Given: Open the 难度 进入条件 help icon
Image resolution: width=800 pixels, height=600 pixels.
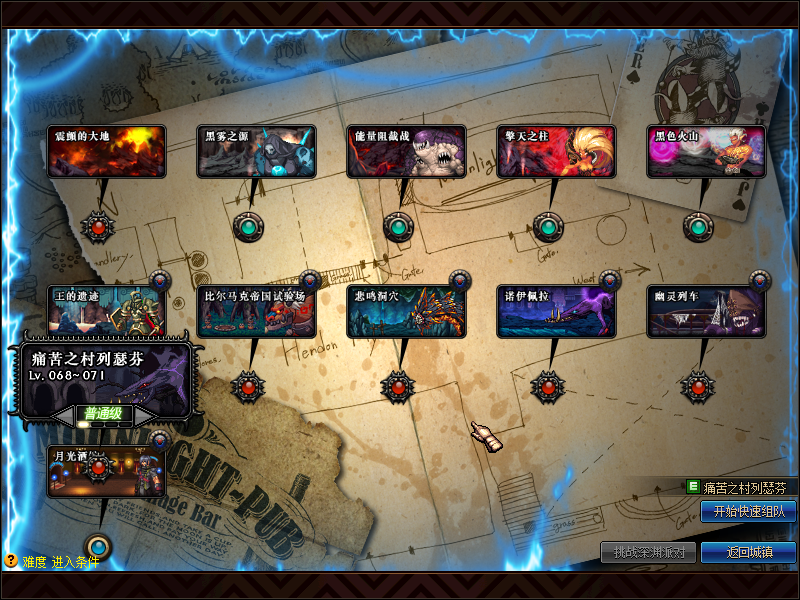Looking at the screenshot, I should [x=11, y=561].
